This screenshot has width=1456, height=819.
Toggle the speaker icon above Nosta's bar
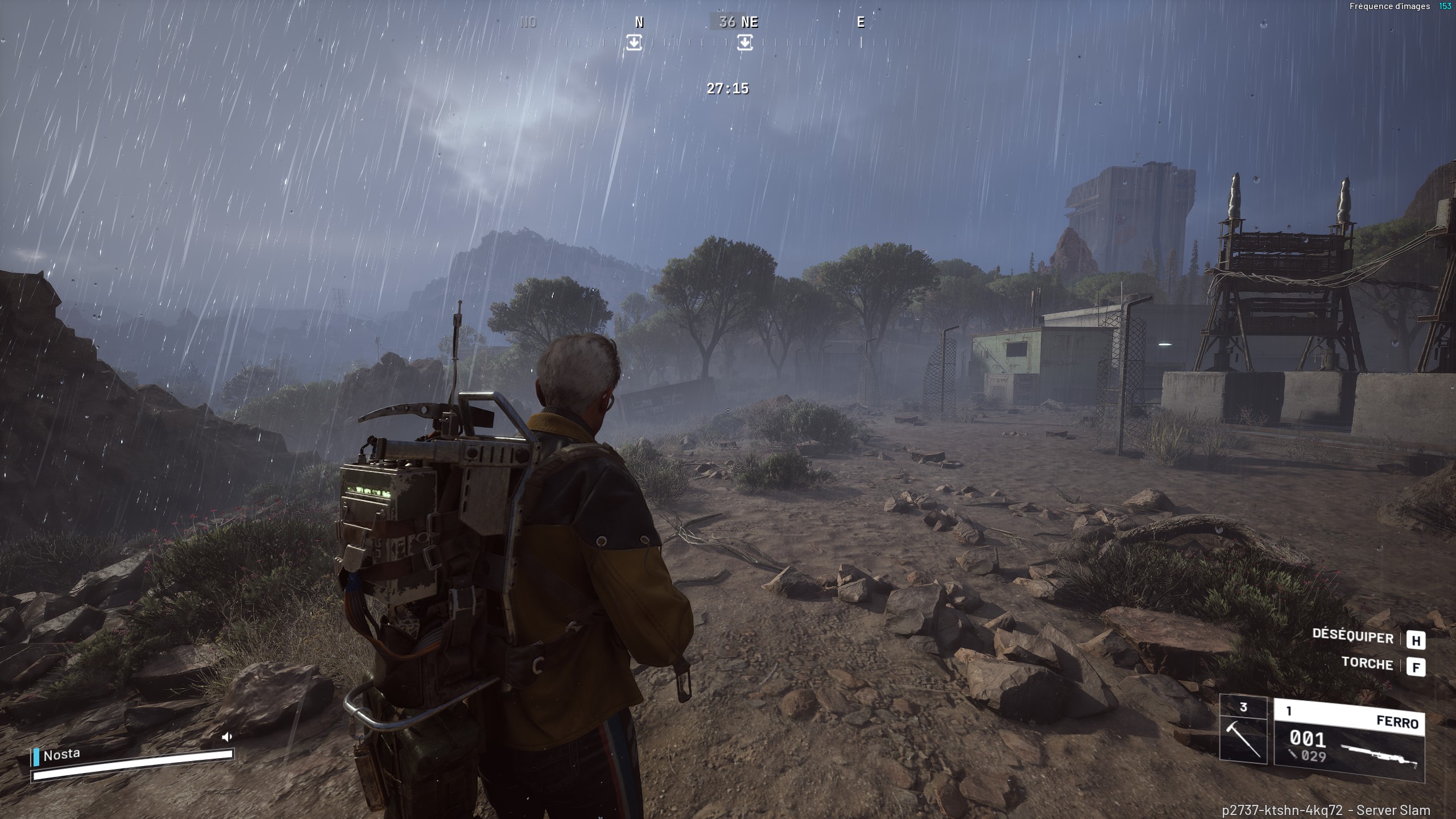(x=227, y=737)
